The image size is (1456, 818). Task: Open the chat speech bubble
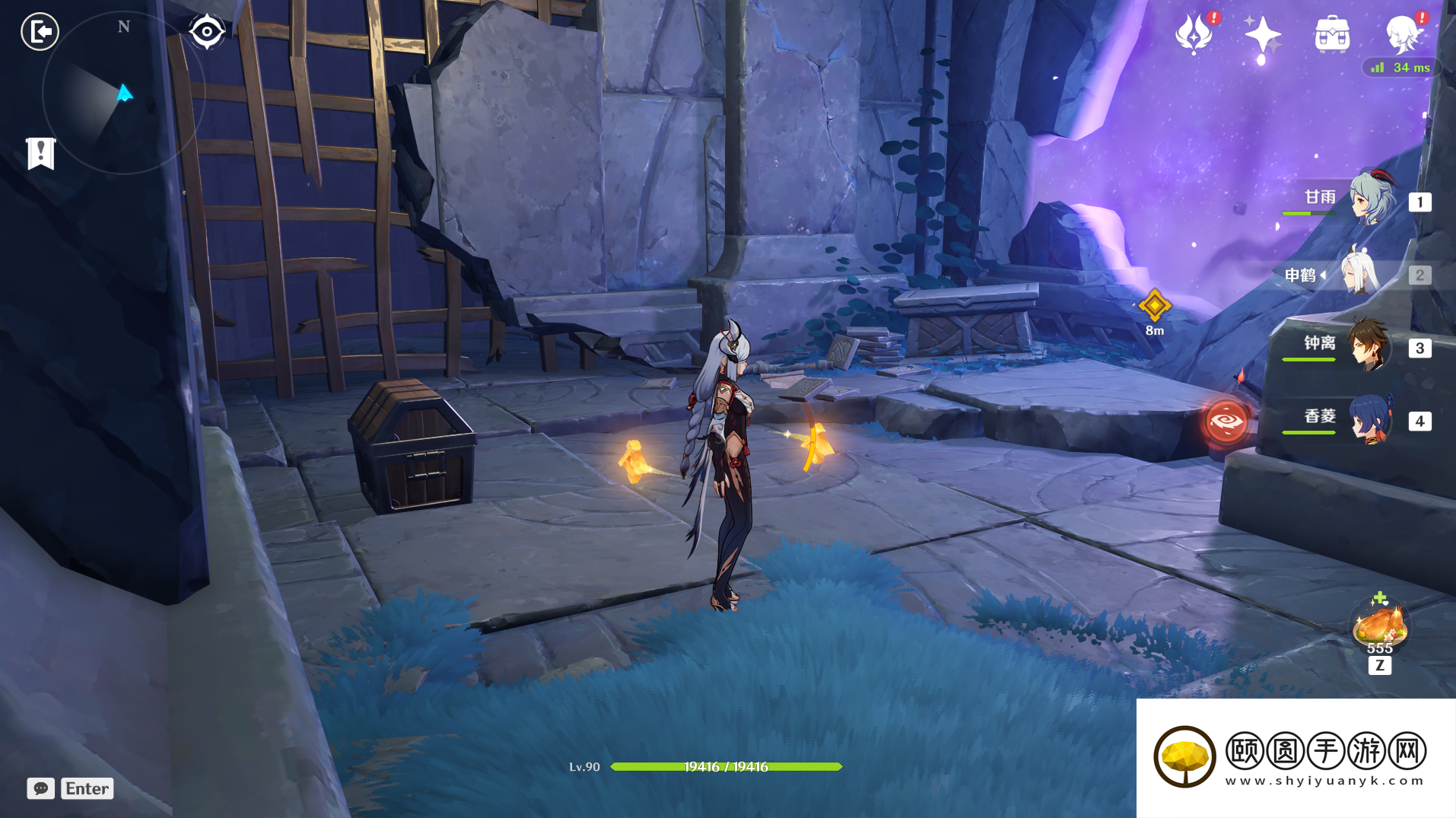(x=41, y=788)
